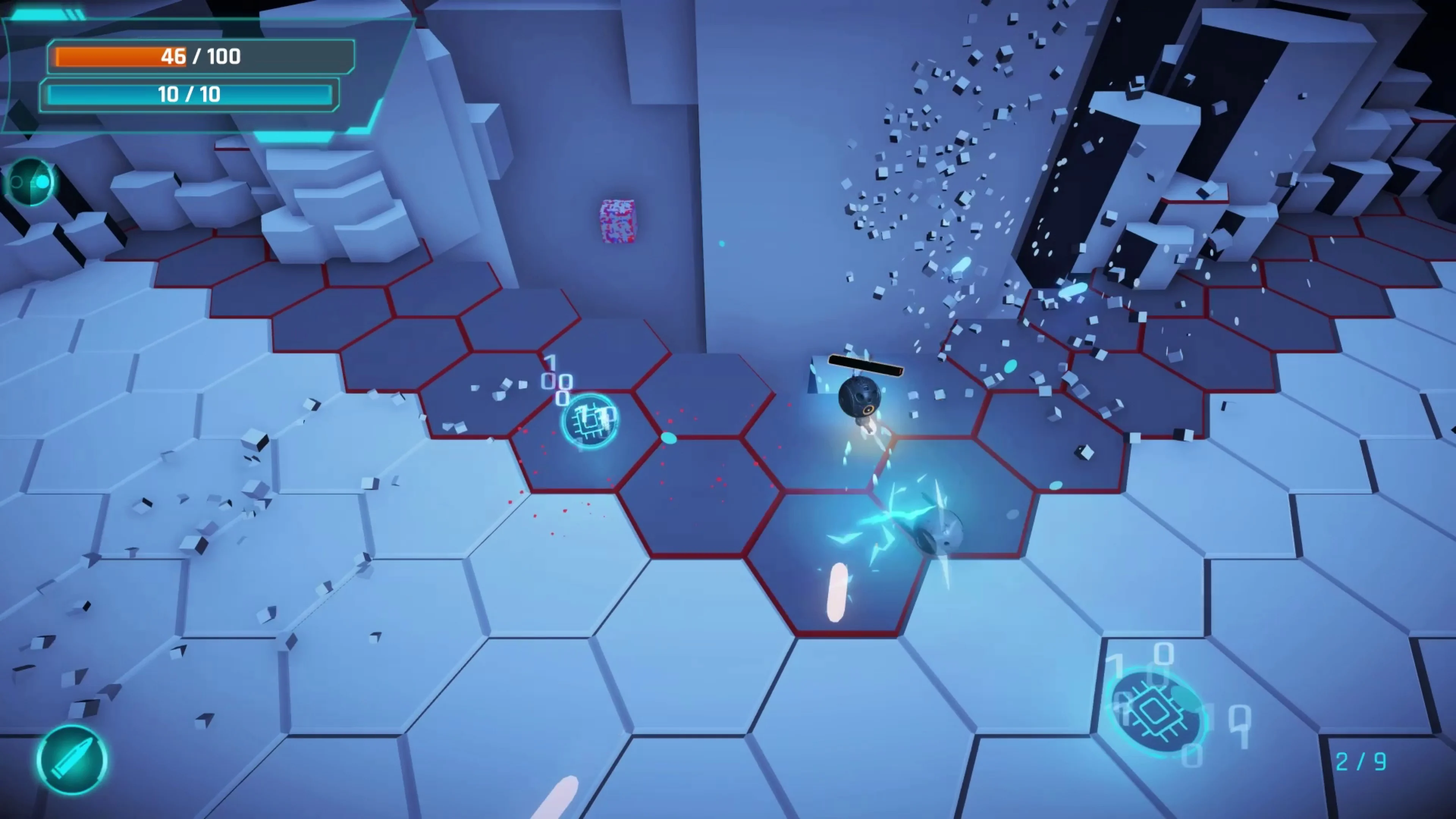Image resolution: width=1456 pixels, height=819 pixels.
Task: Click the floating score digits near the chip
Action: [559, 381]
